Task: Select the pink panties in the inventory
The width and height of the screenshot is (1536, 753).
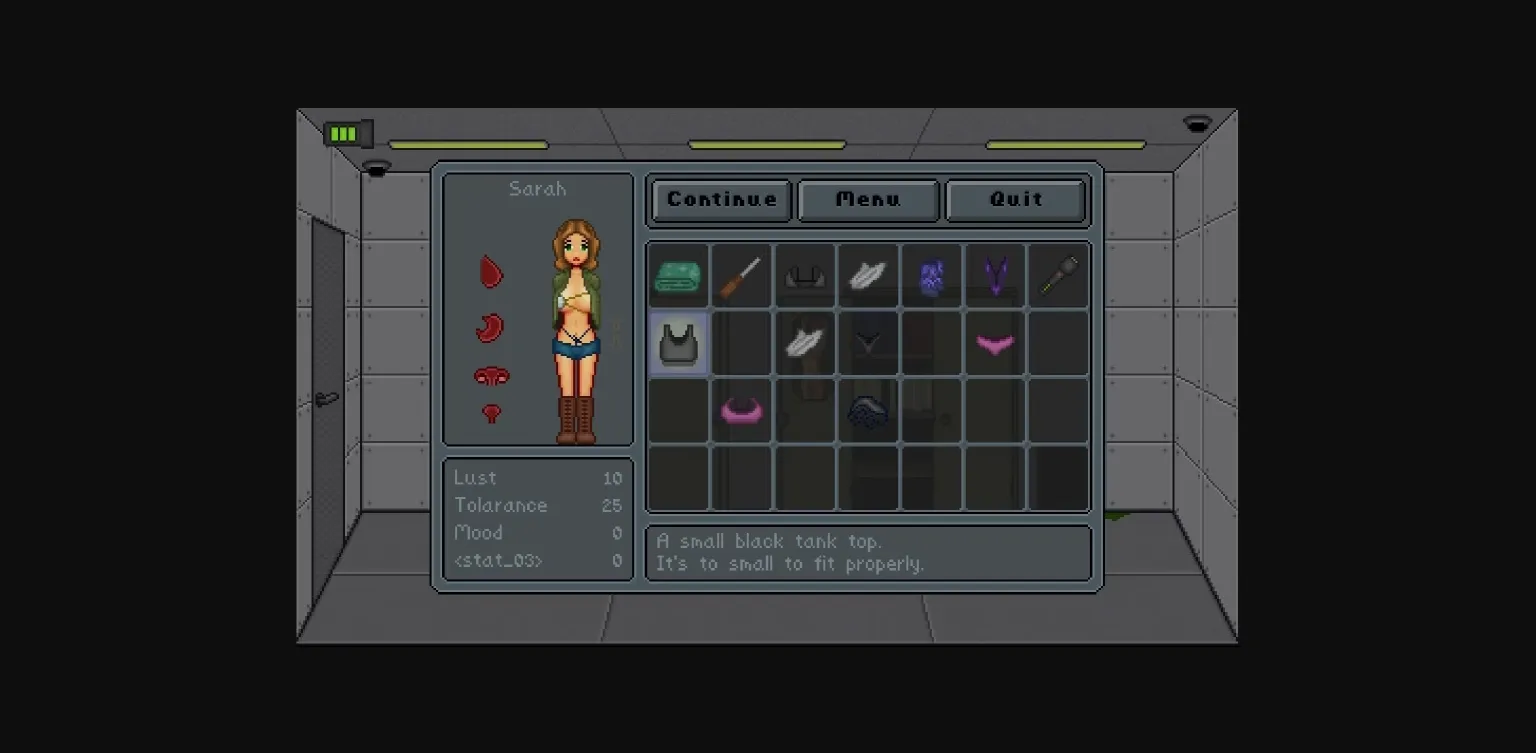Action: (x=995, y=343)
